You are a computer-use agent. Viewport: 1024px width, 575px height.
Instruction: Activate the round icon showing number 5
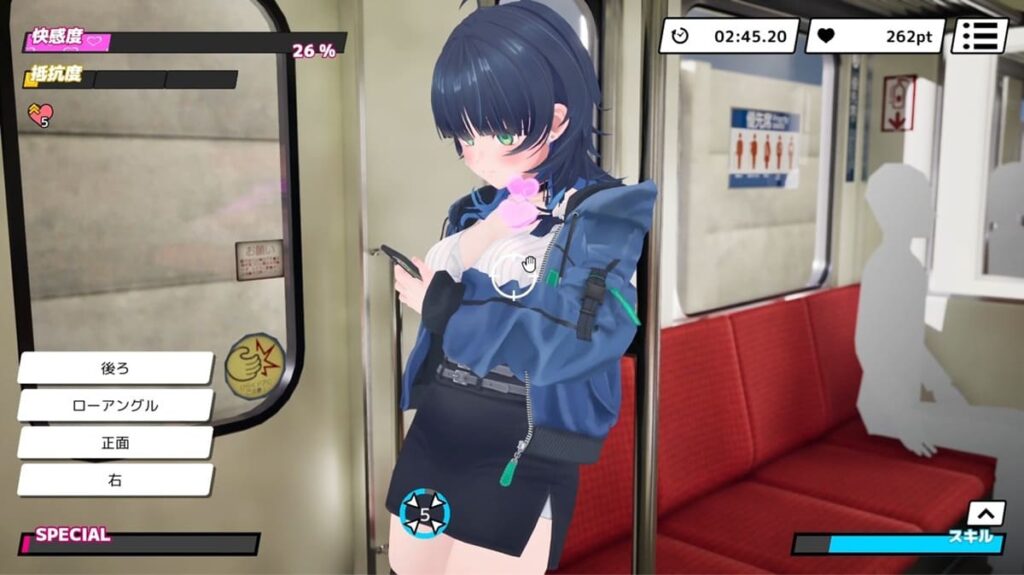point(424,515)
